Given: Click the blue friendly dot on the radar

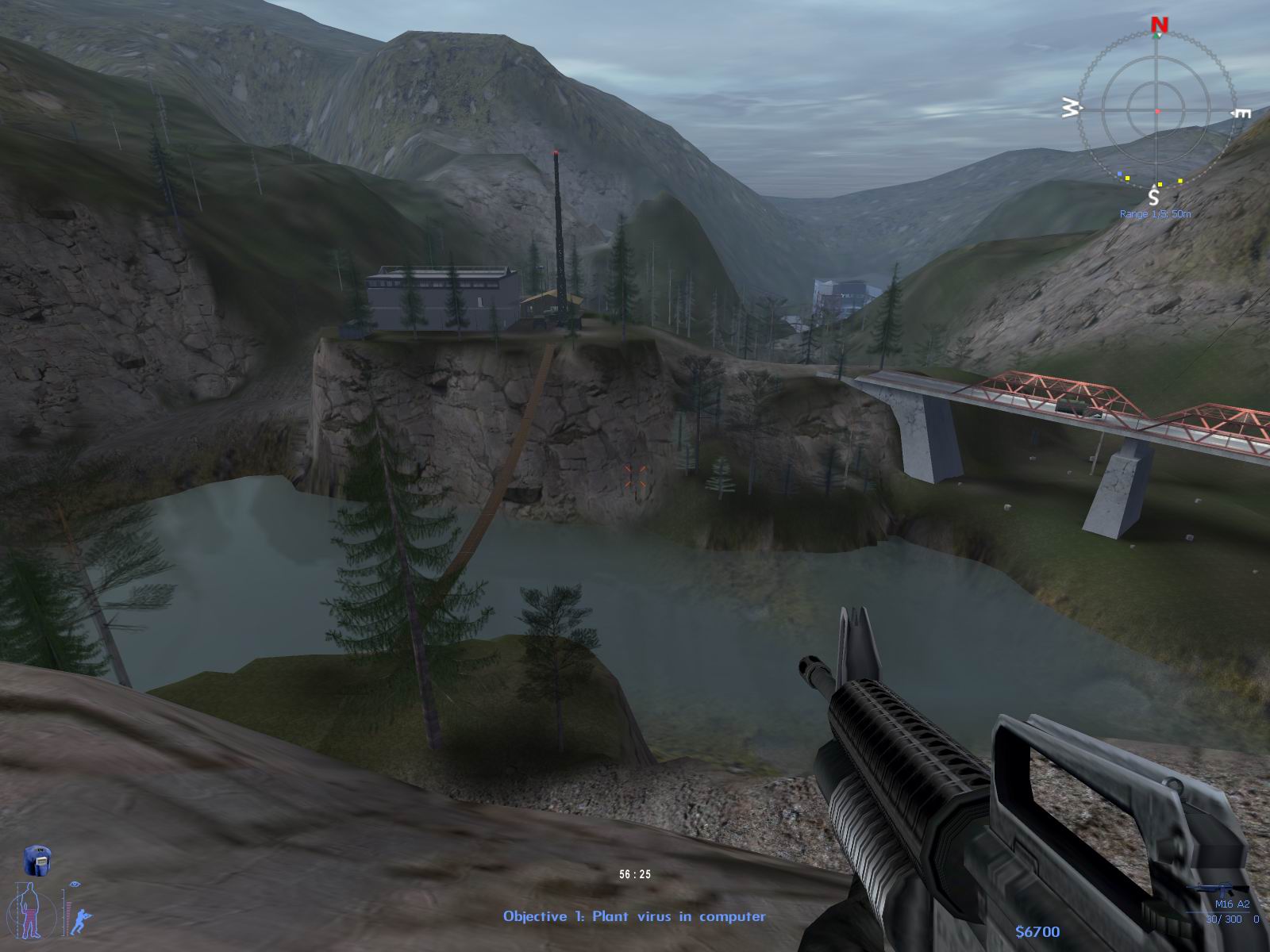Looking at the screenshot, I should coord(1119,173).
